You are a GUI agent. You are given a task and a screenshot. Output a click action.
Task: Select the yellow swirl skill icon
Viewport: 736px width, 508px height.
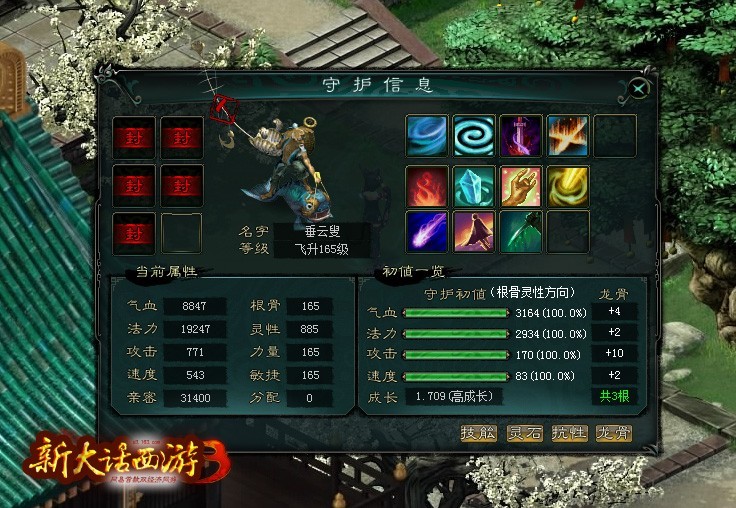(567, 185)
